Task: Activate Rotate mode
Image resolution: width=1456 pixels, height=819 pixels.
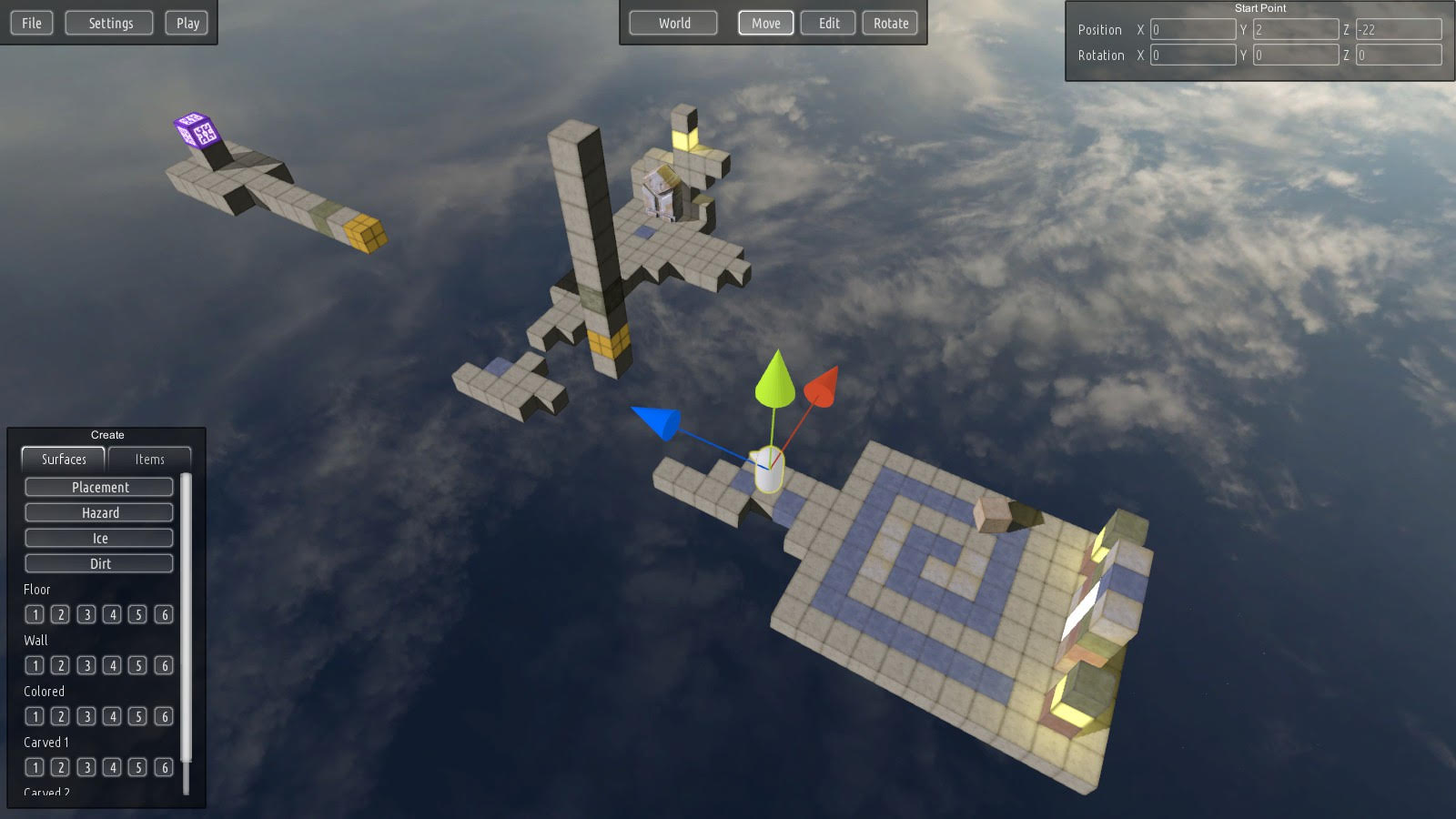Action: [890, 23]
